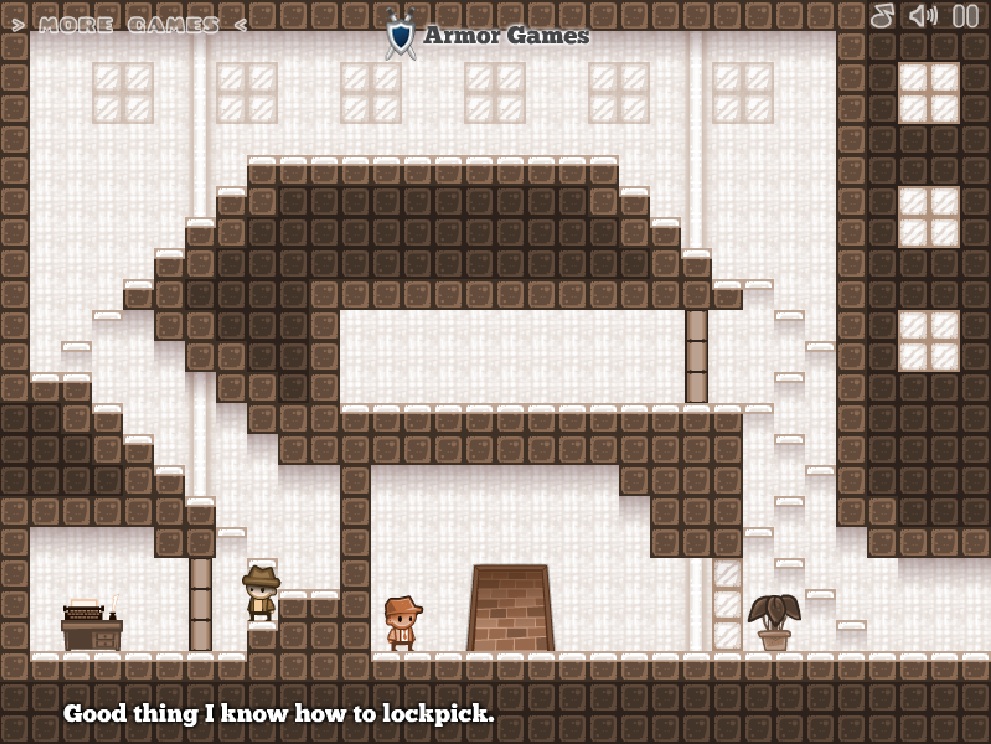The width and height of the screenshot is (991, 744).
Task: Mute sound with the speaker icon
Action: tap(923, 16)
